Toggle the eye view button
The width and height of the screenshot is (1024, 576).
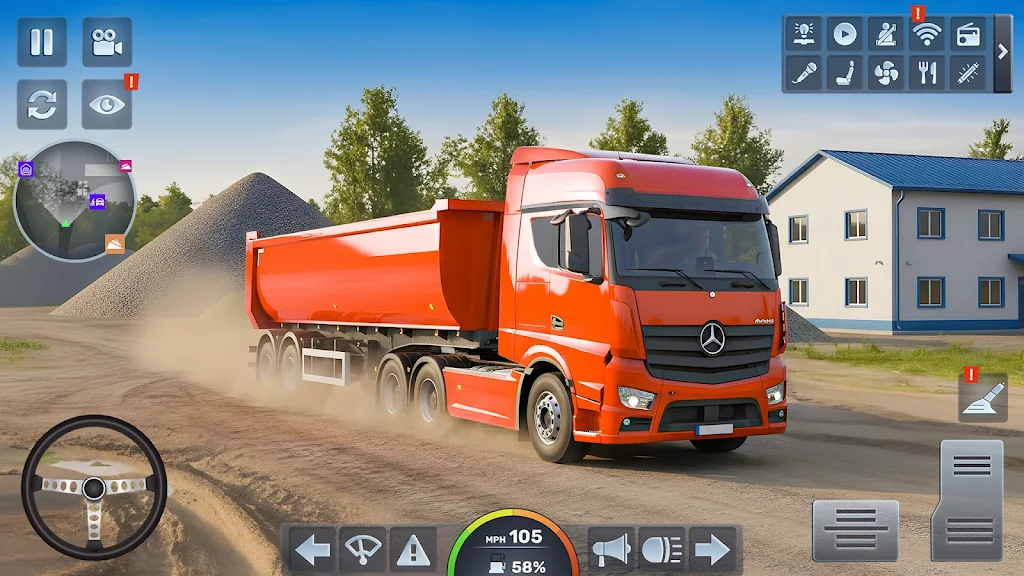click(106, 105)
